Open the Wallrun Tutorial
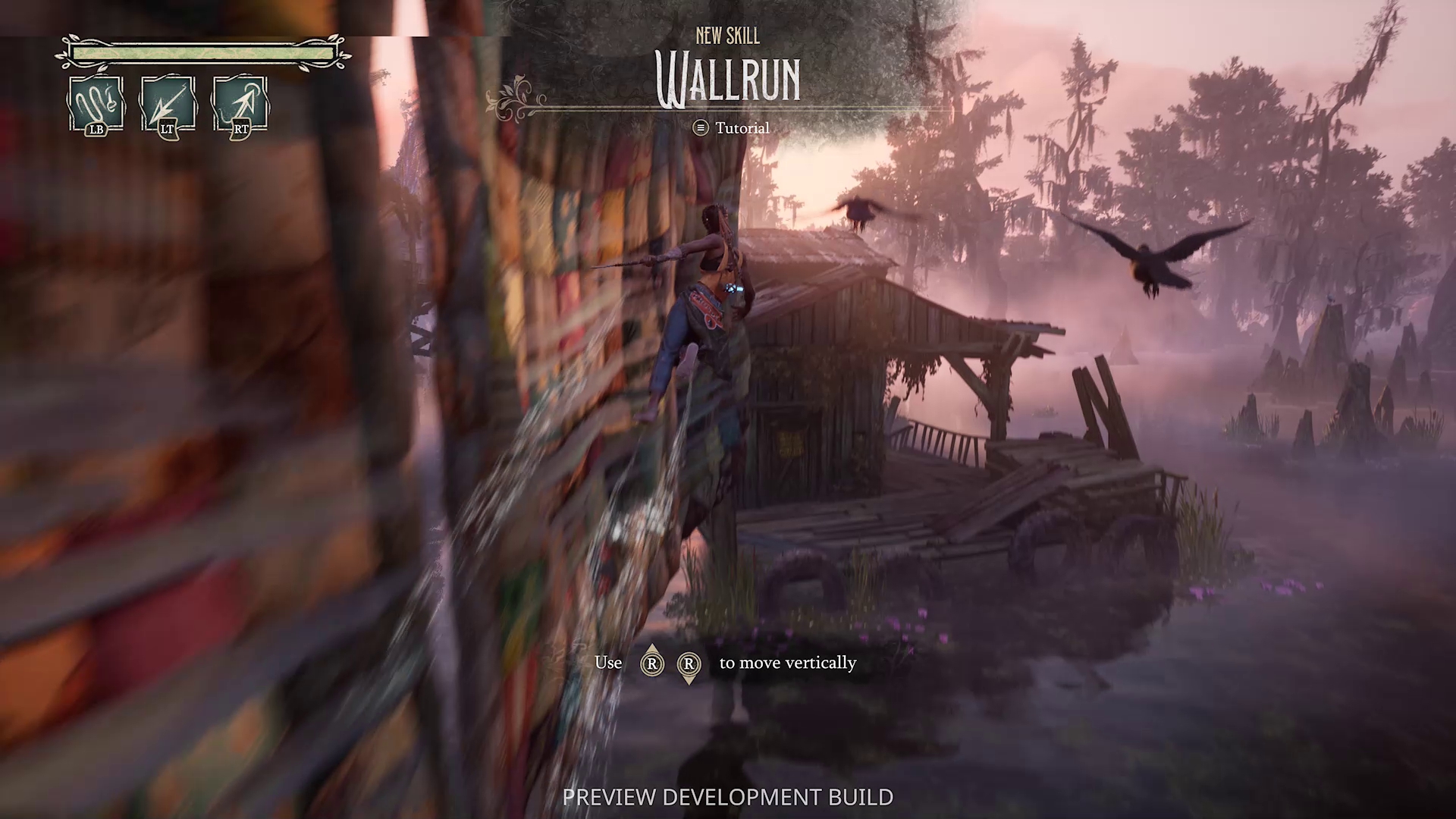The height and width of the screenshot is (819, 1456). tap(731, 128)
